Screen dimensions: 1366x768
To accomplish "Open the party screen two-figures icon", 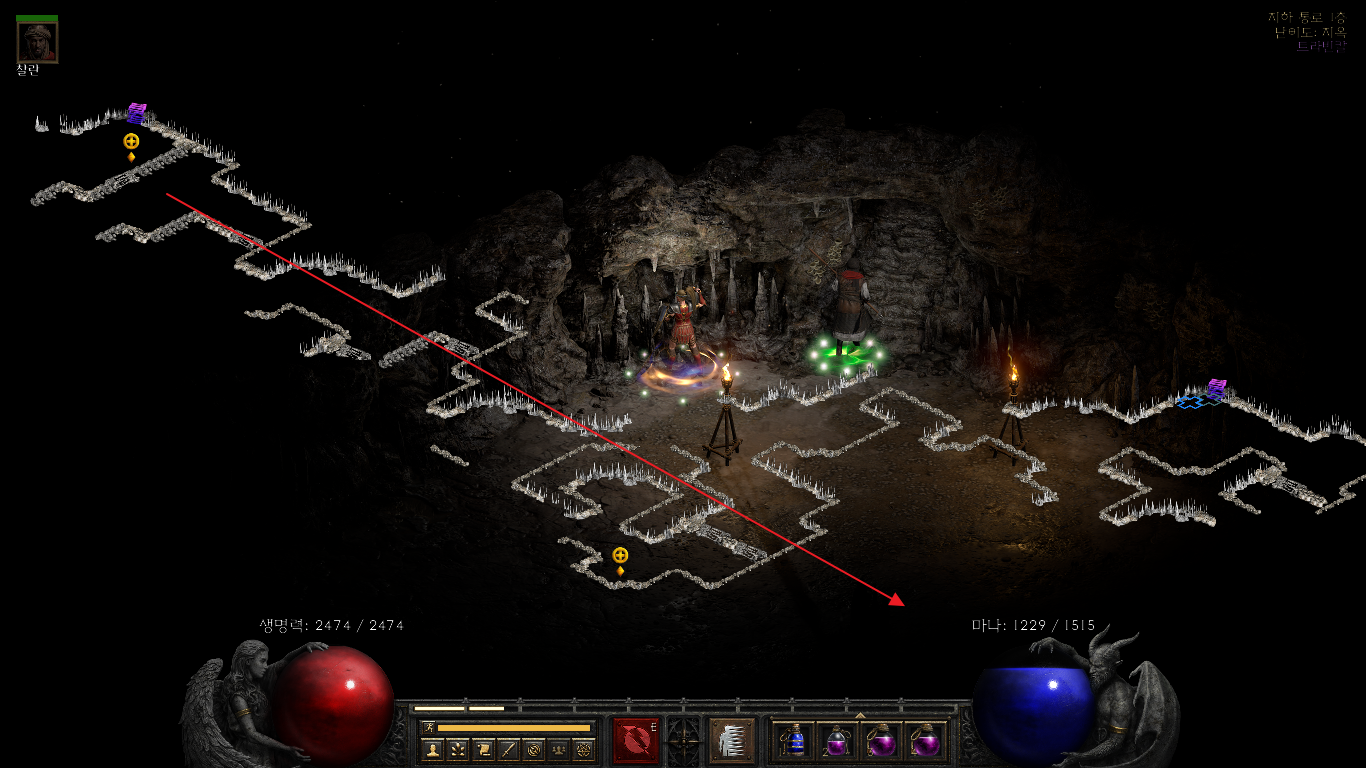I will pos(559,749).
